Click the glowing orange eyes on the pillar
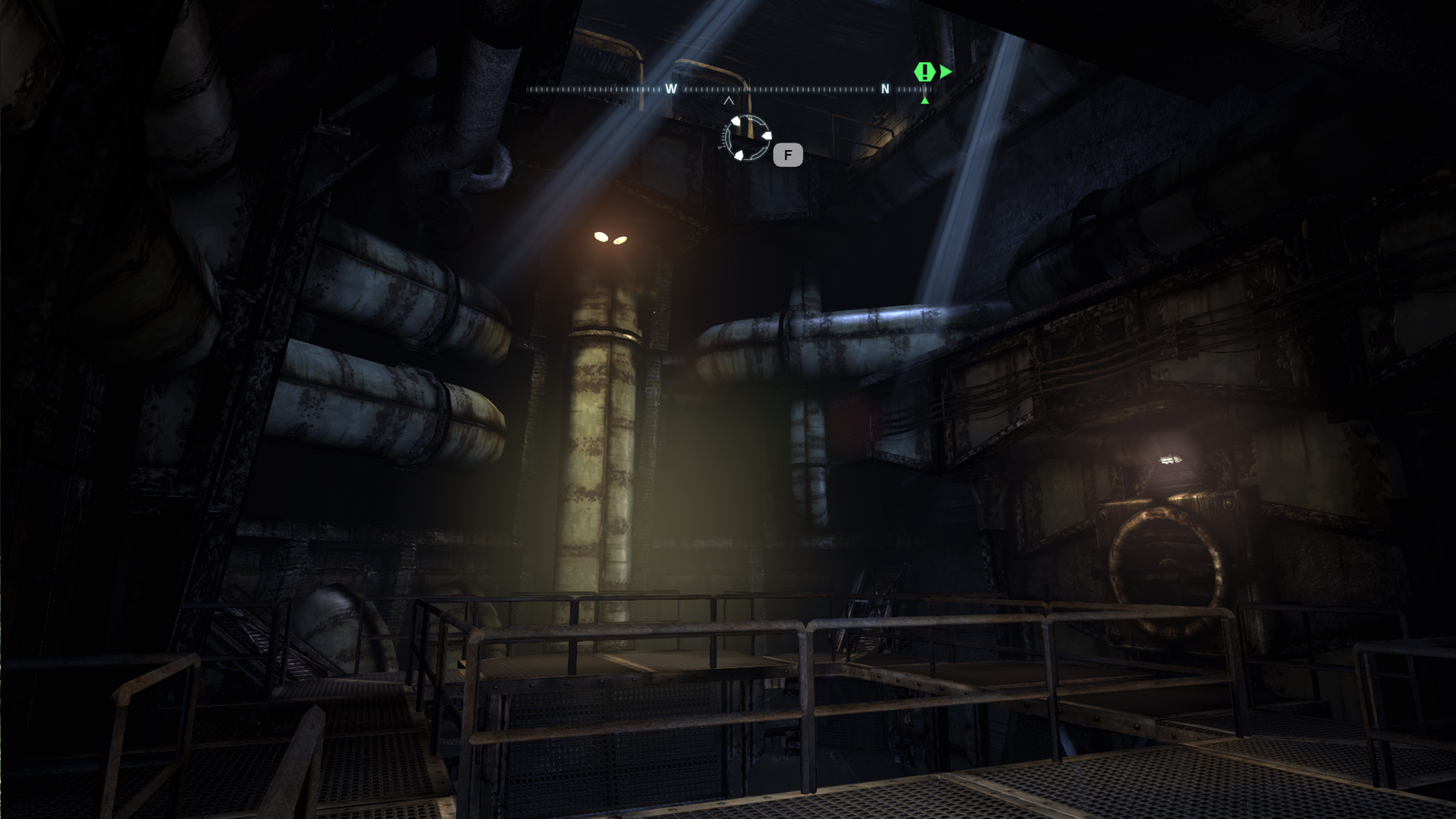 [x=612, y=237]
